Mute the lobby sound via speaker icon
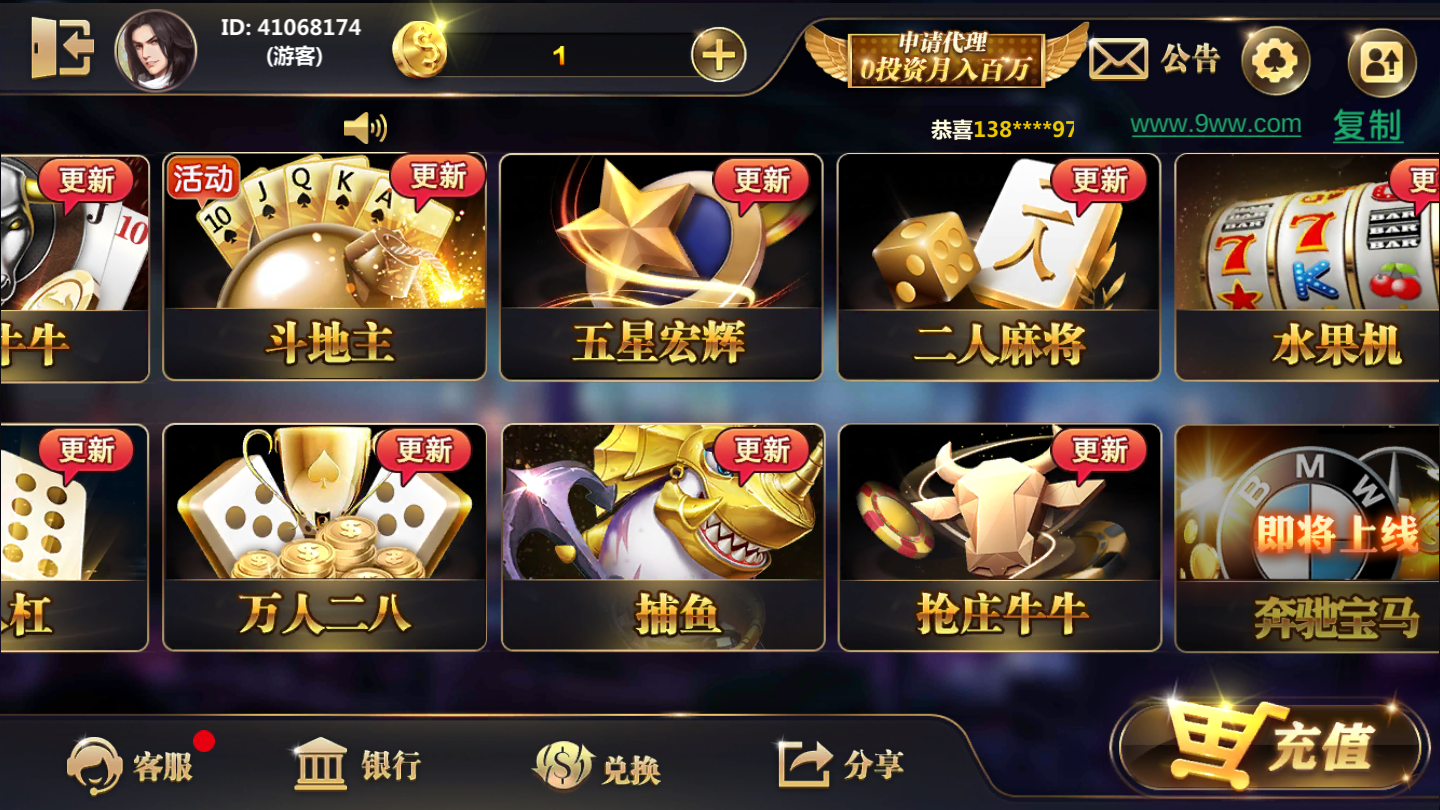 (365, 128)
